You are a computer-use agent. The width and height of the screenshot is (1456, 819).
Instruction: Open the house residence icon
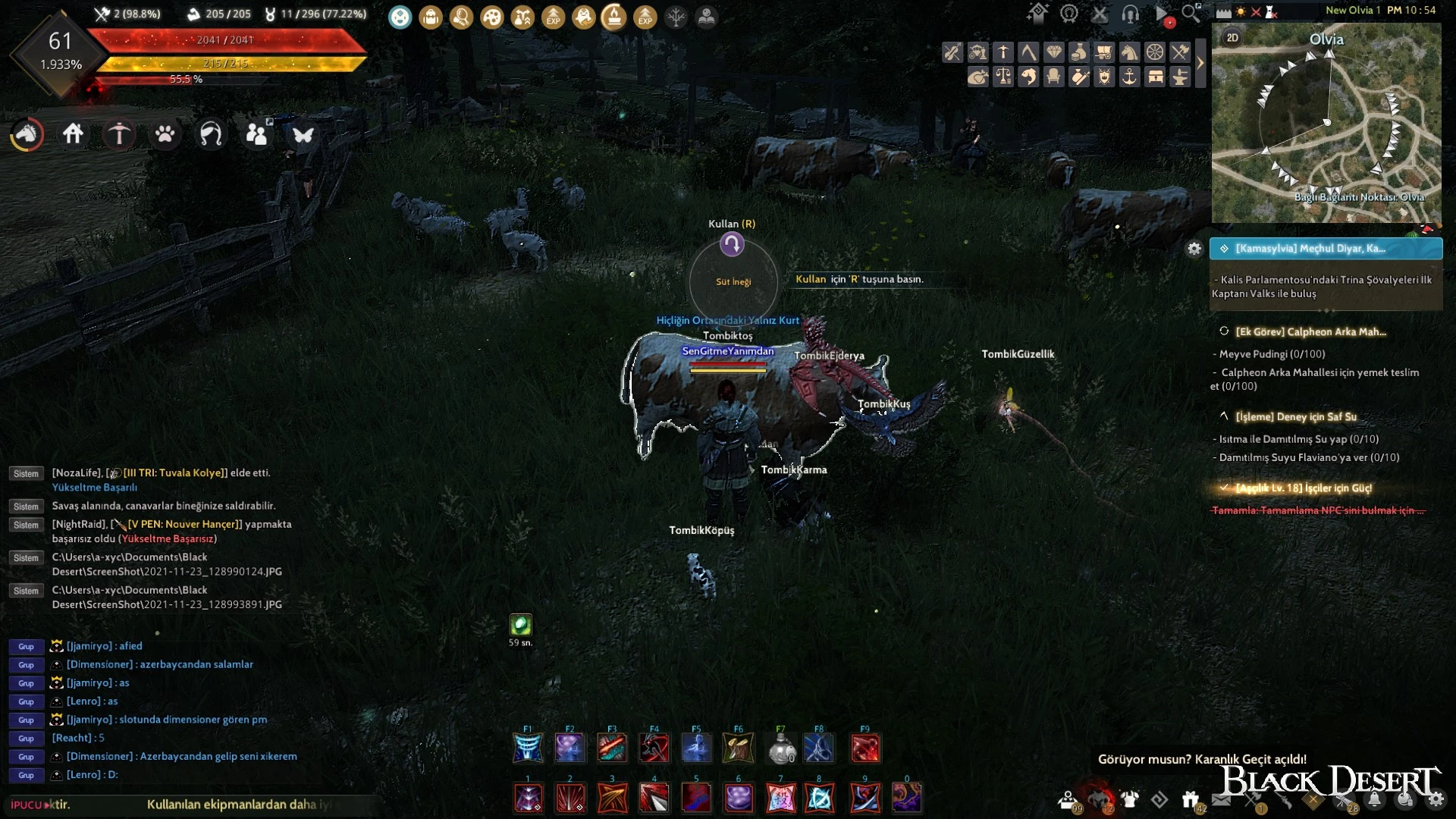73,134
